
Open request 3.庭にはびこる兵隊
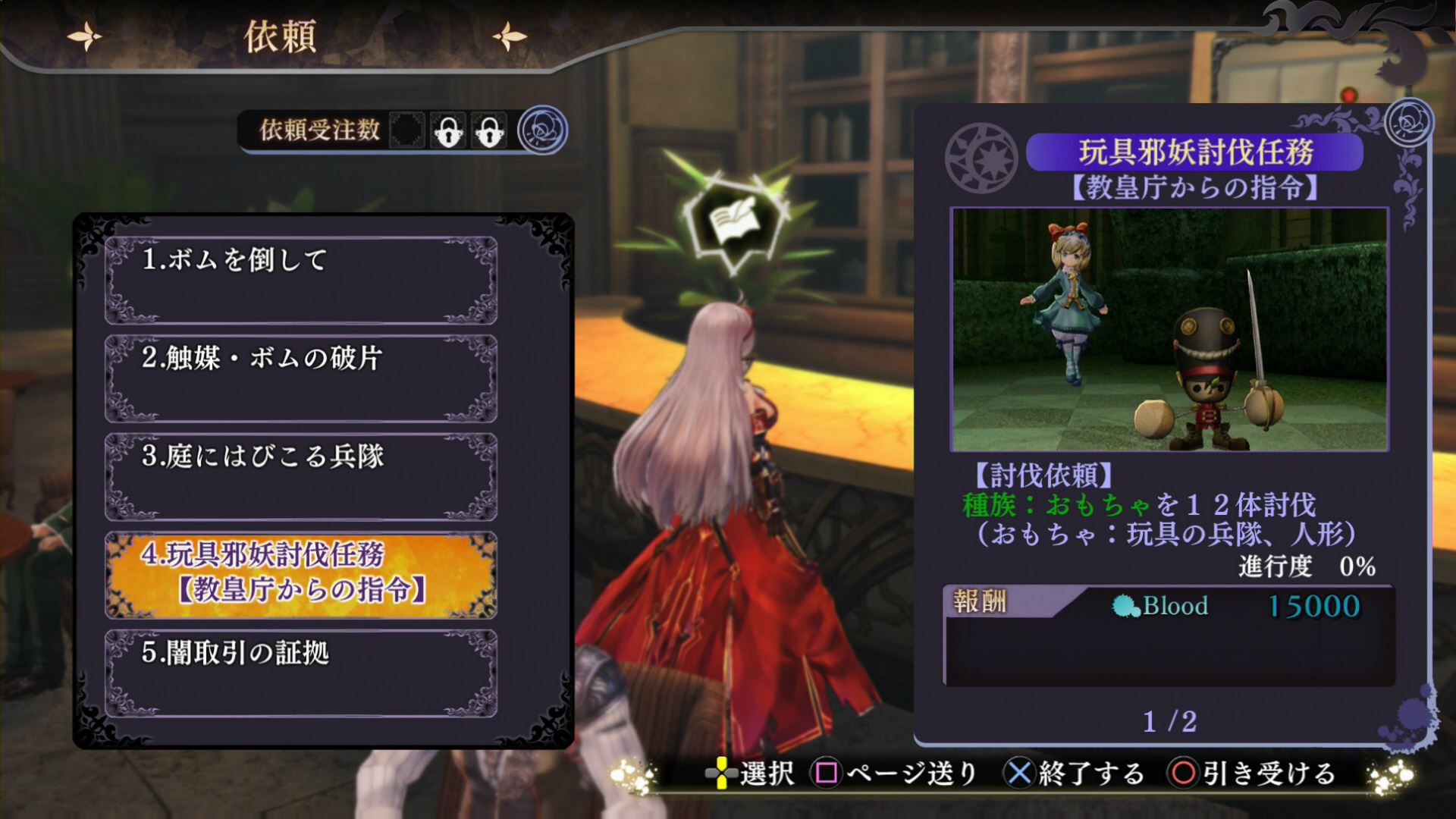301,477
